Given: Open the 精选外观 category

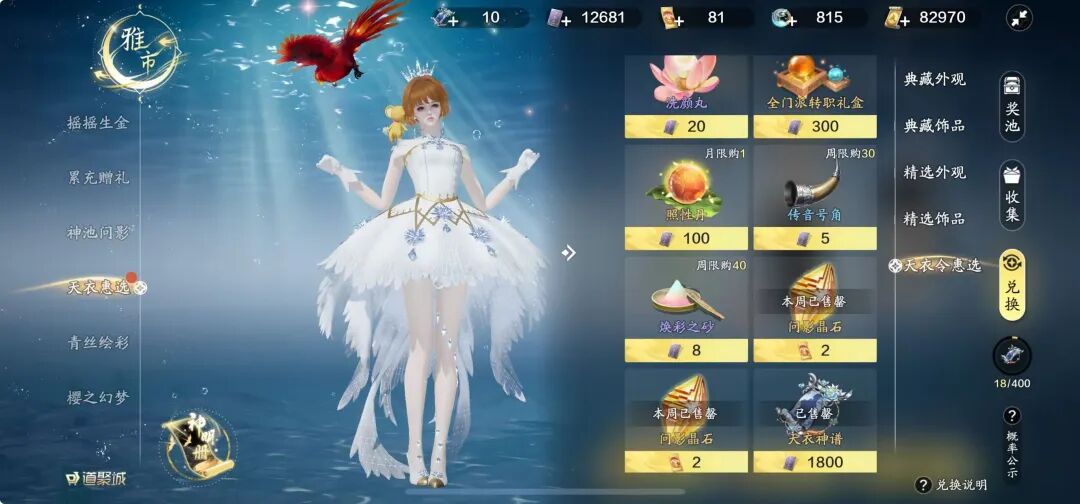Looking at the screenshot, I should (934, 172).
